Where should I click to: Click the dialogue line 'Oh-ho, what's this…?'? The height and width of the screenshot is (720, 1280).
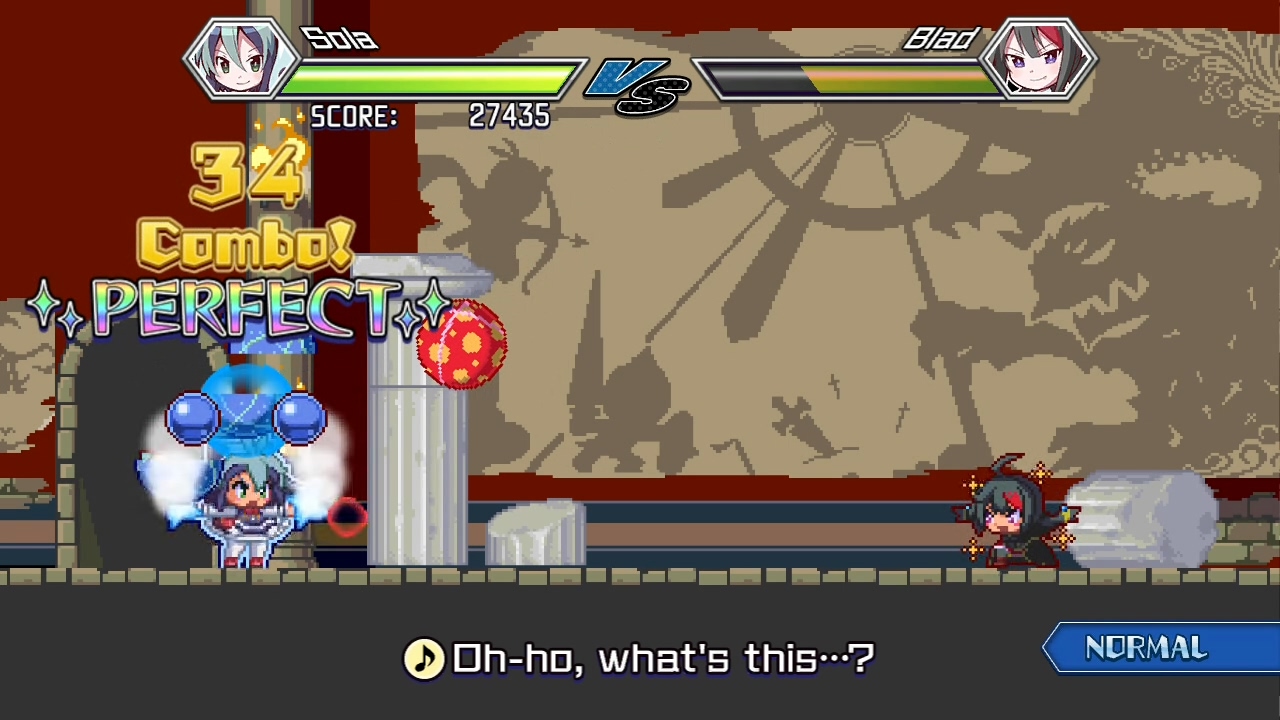pos(665,658)
